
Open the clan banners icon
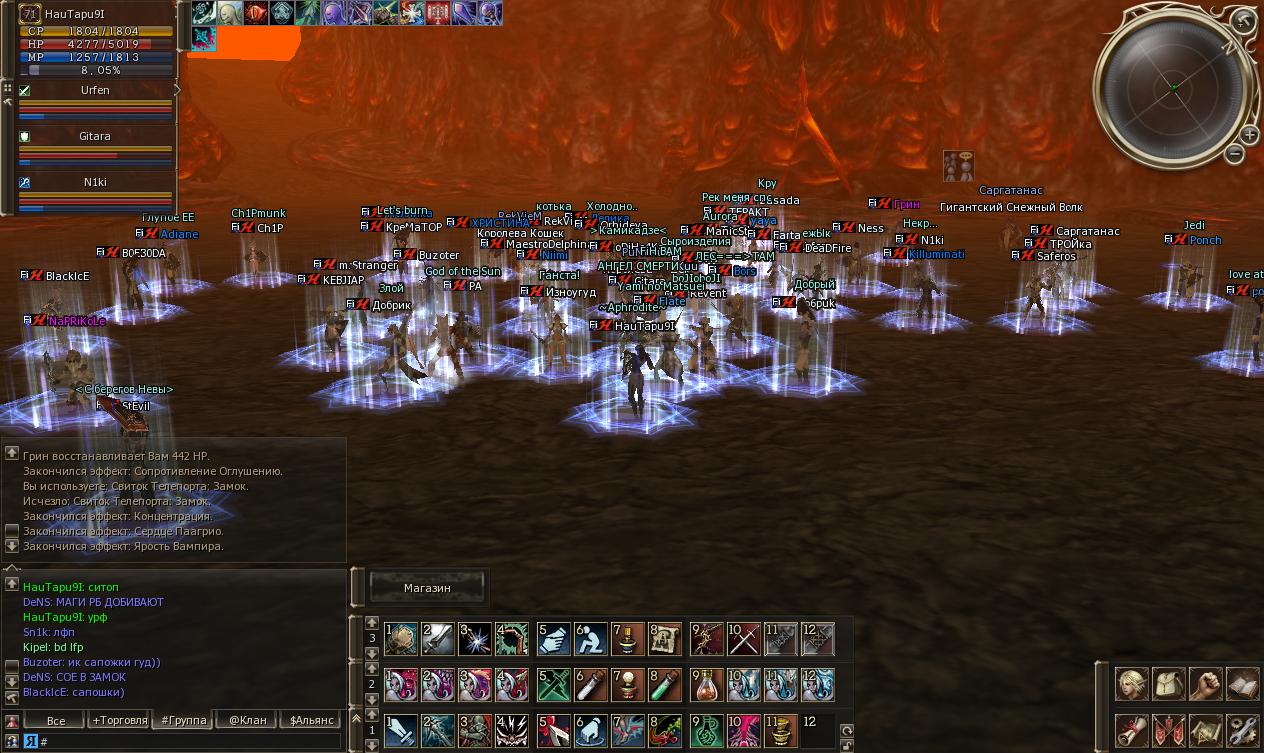coord(1169,729)
